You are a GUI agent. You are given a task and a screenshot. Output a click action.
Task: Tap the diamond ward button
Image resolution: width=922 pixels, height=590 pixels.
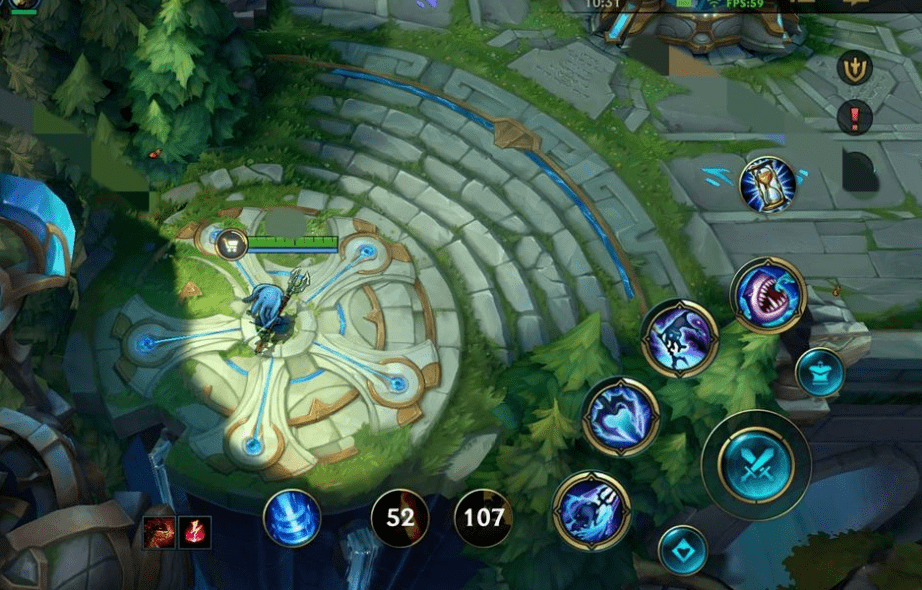(x=683, y=550)
